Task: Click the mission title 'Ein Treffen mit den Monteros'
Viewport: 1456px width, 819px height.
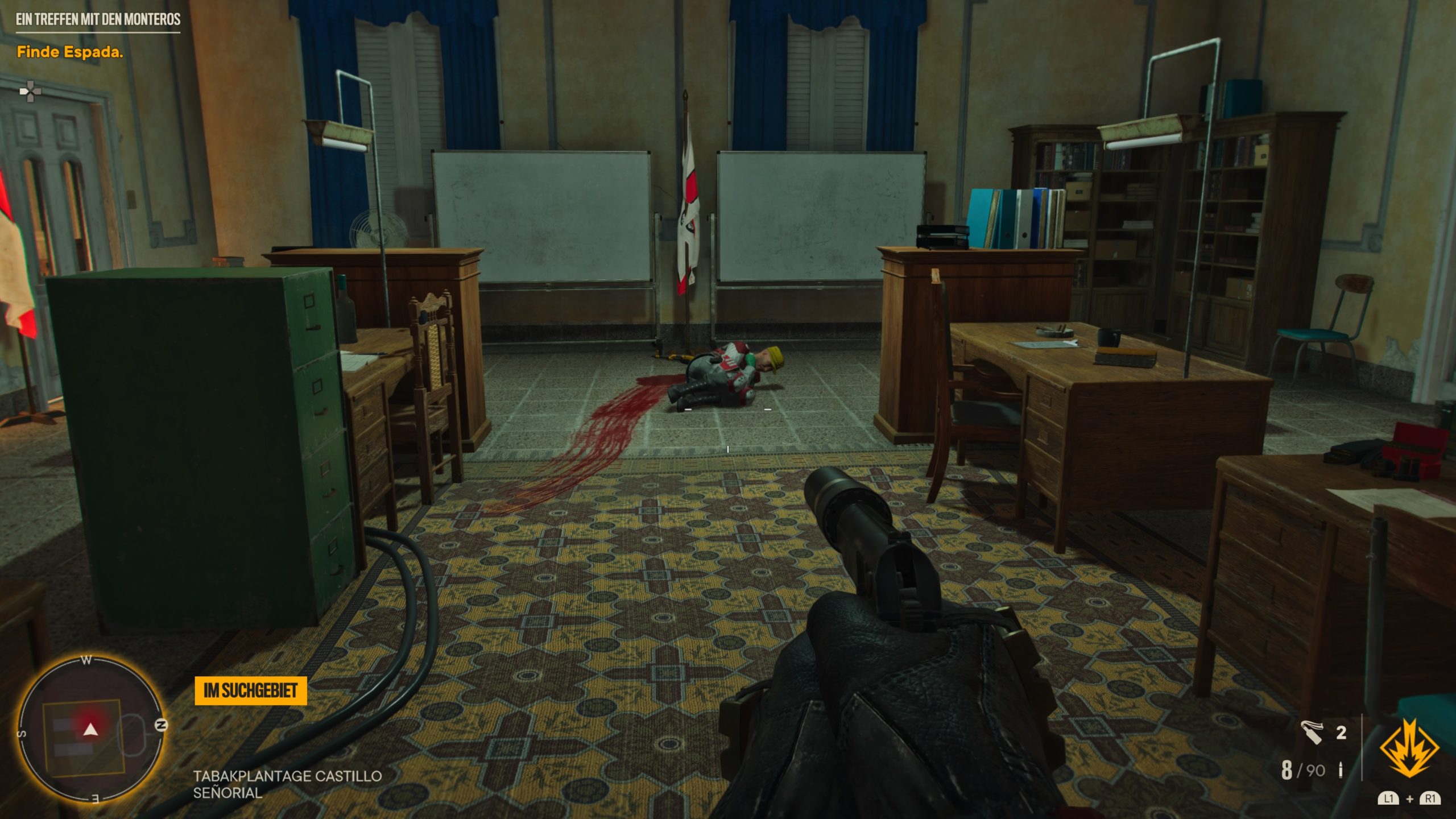Action: 98,19
